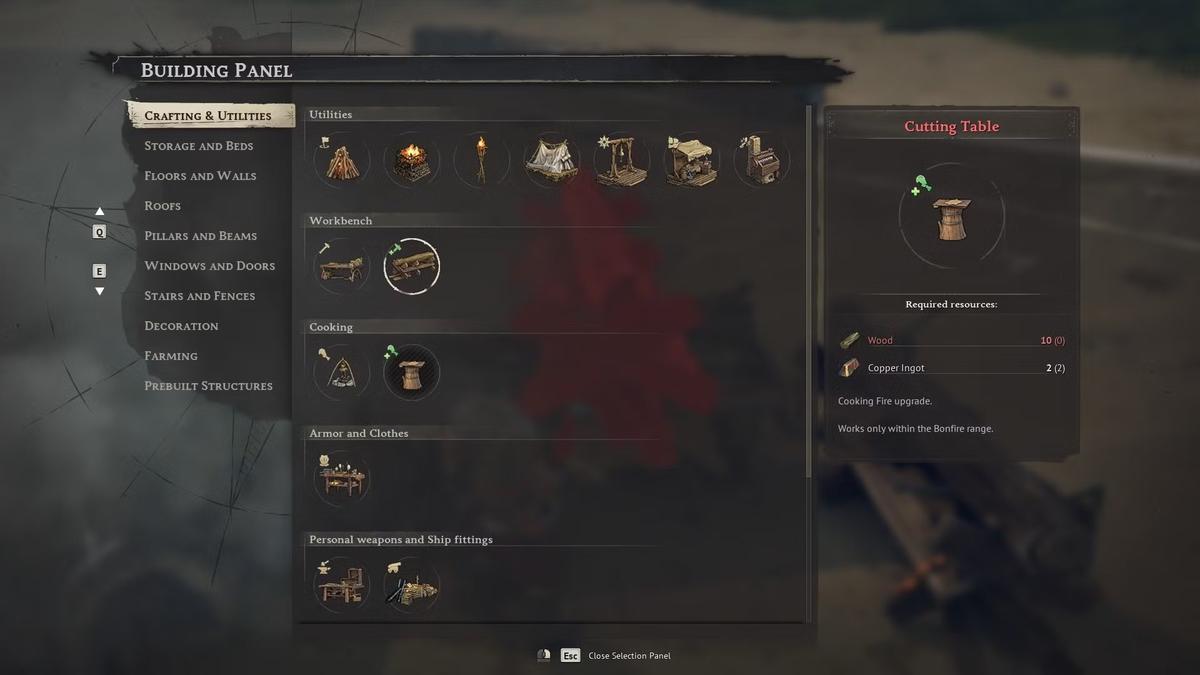Image resolution: width=1200 pixels, height=675 pixels.
Task: Select the bonfire with flag icon
Action: [x=342, y=160]
